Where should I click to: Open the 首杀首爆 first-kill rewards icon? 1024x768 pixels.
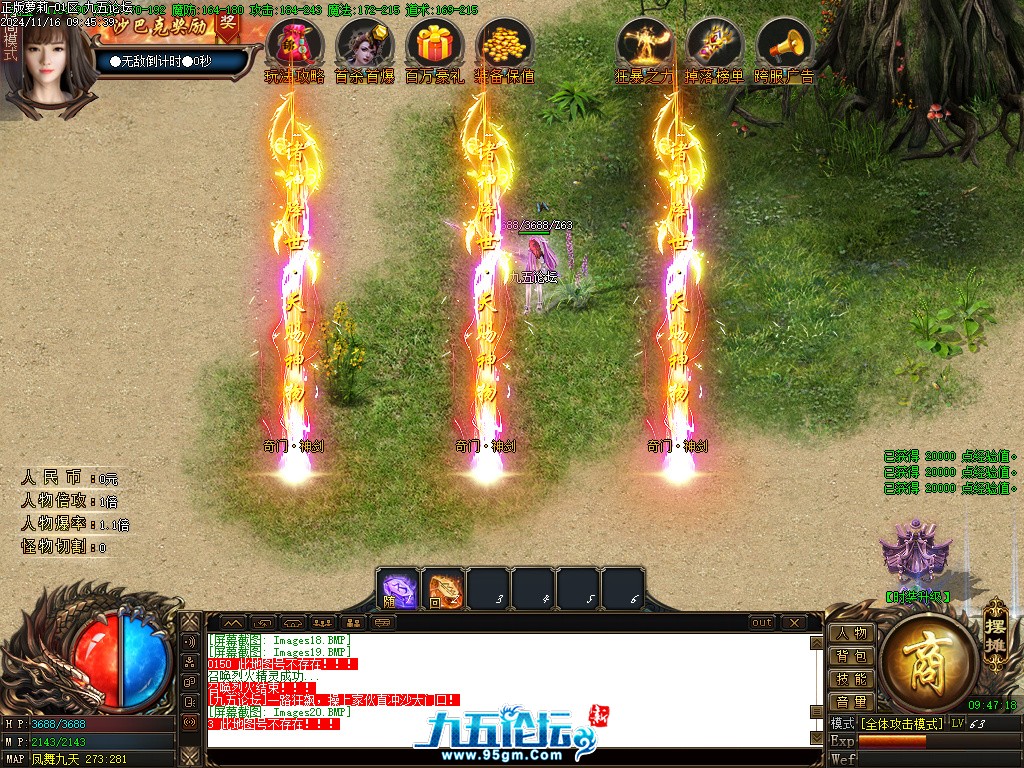(x=365, y=45)
